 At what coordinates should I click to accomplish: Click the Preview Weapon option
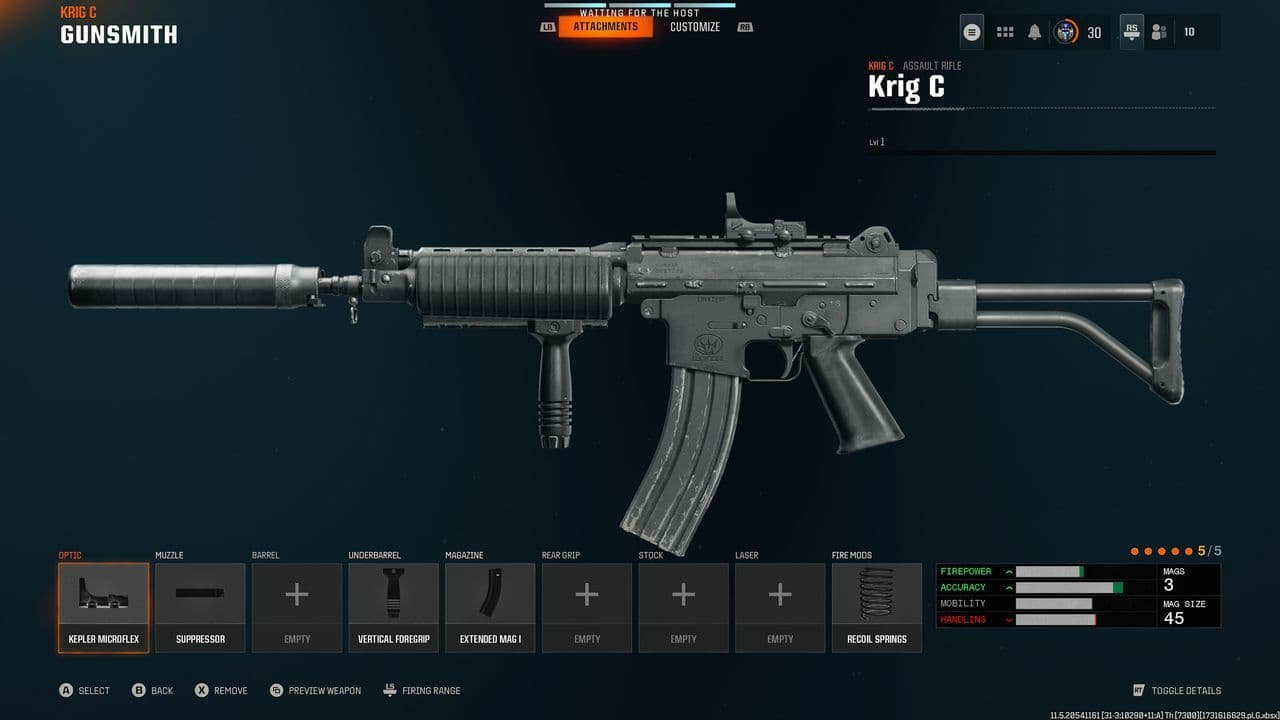[x=324, y=690]
